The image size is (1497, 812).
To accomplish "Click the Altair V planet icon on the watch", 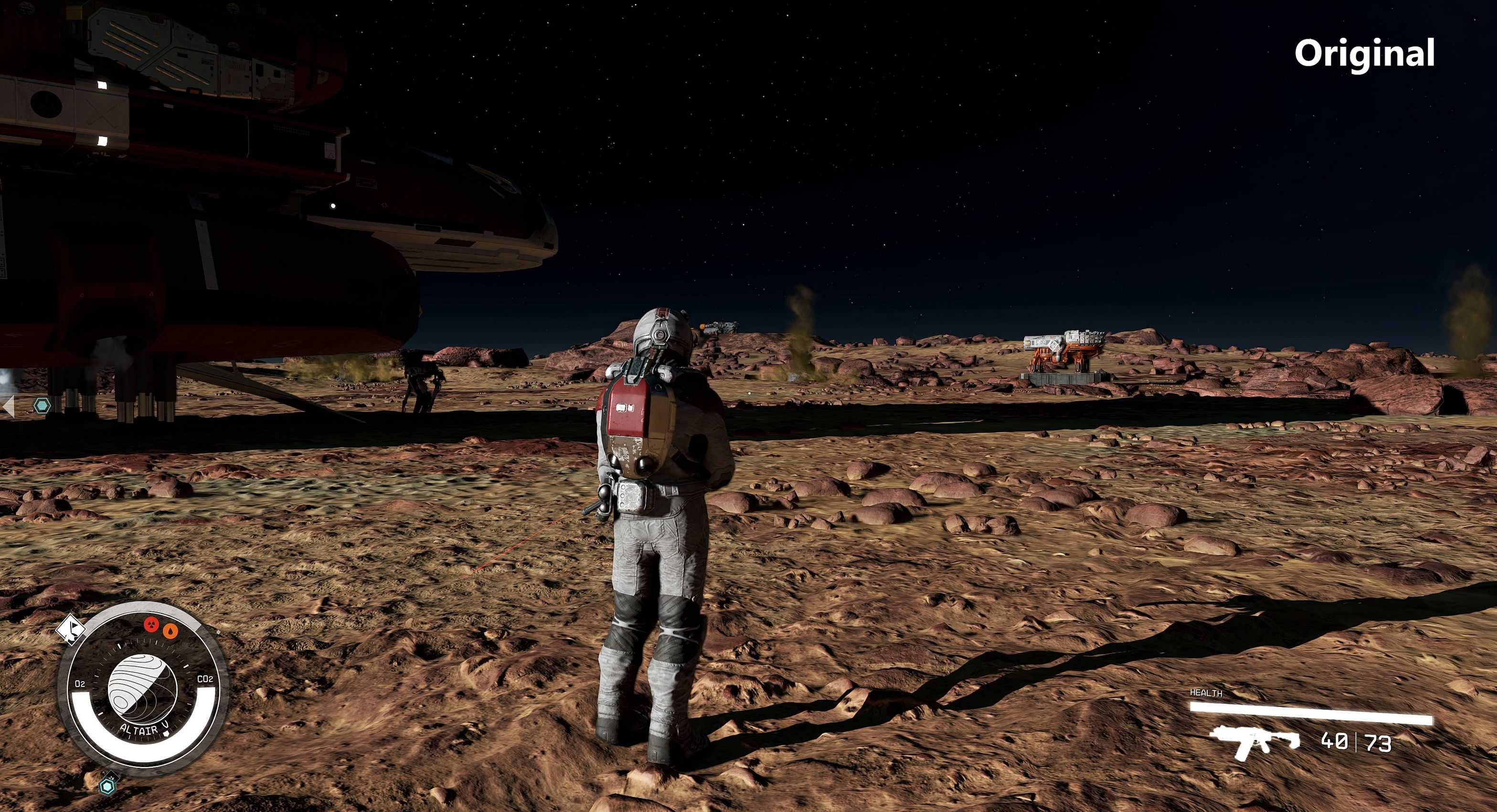I will tap(142, 688).
